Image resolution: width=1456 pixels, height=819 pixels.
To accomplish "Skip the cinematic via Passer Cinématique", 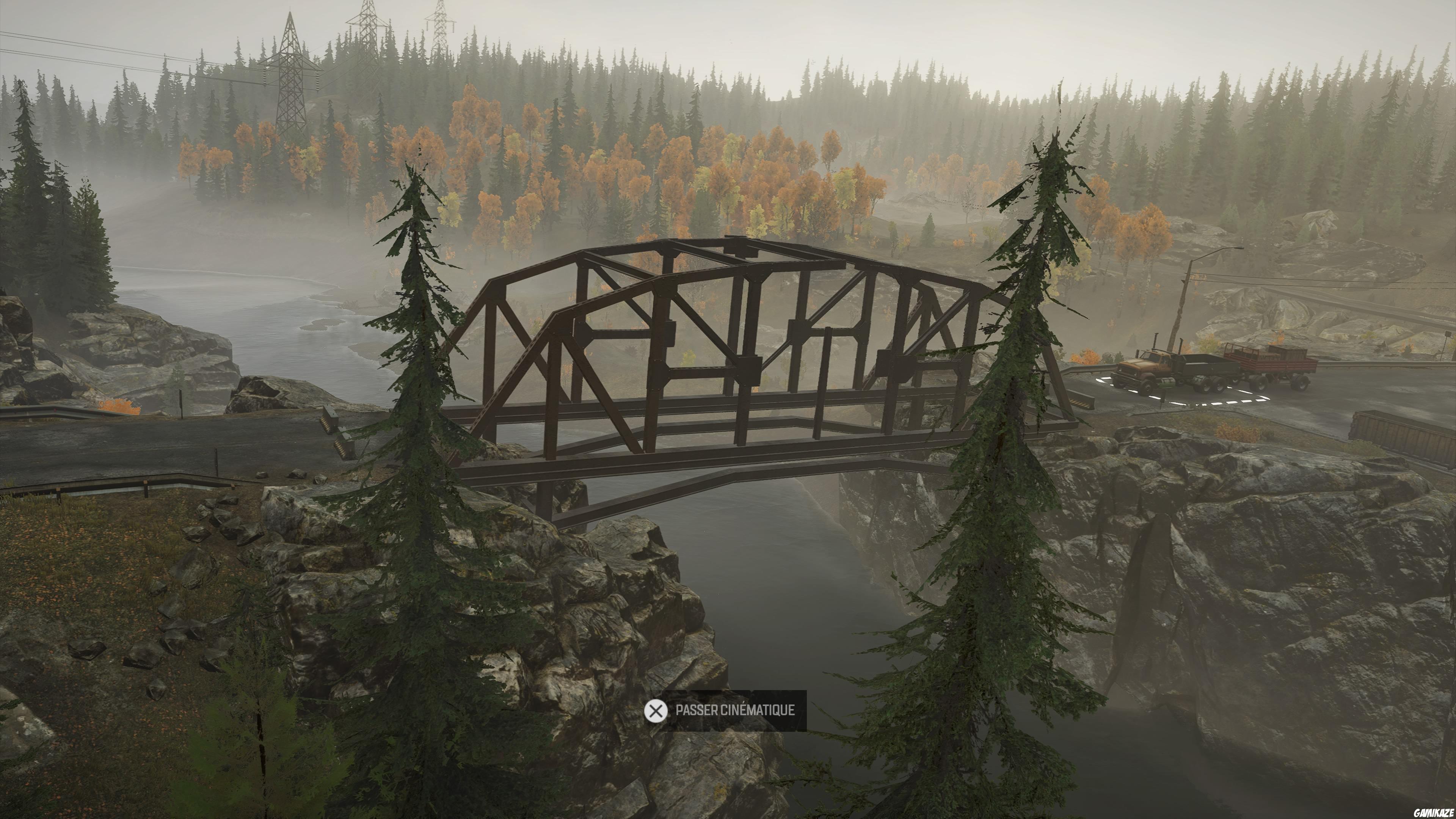I will pyautogui.click(x=725, y=711).
